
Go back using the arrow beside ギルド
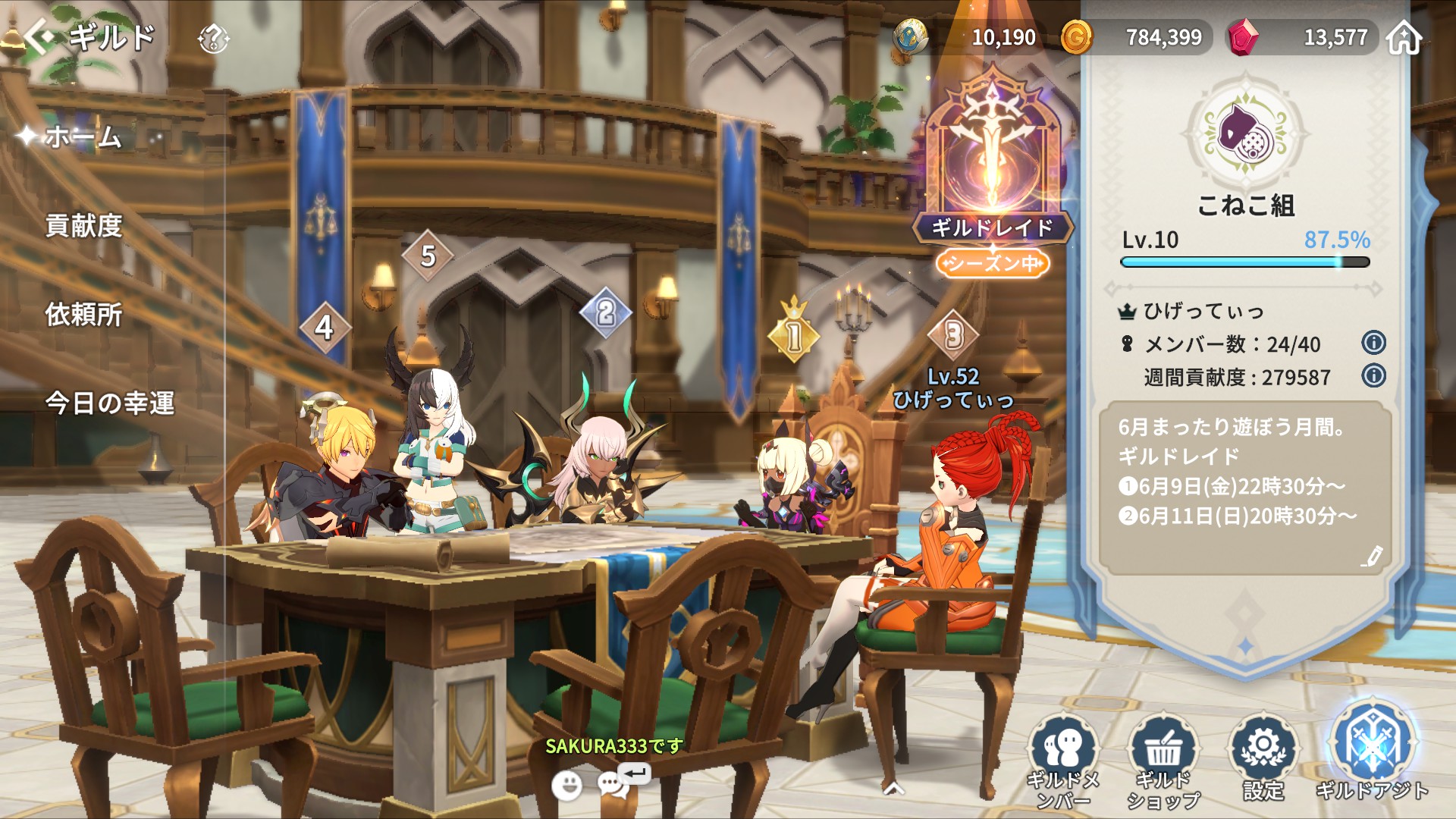[39, 36]
